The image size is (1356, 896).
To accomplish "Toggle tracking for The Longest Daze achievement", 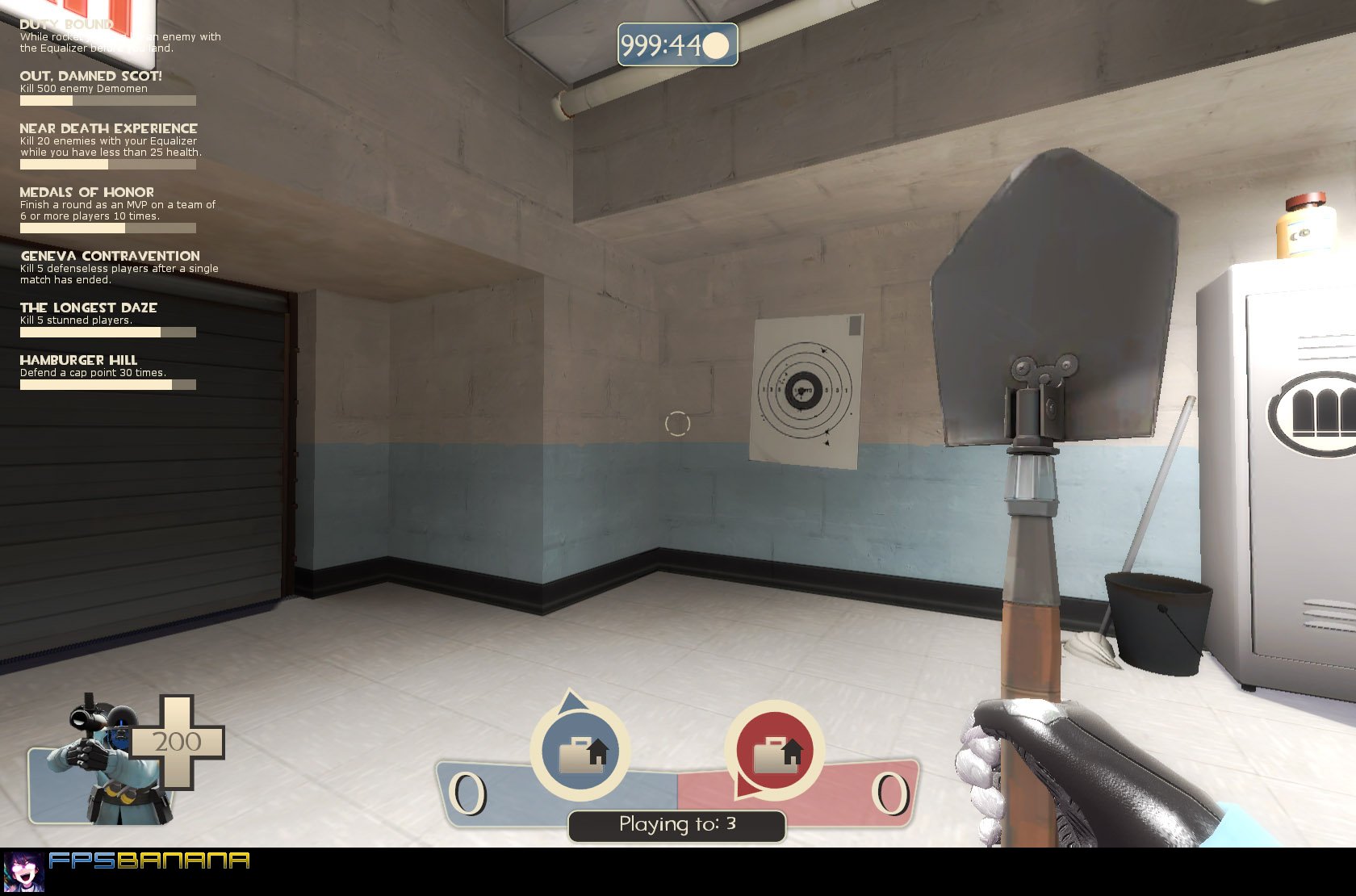I will coord(89,307).
